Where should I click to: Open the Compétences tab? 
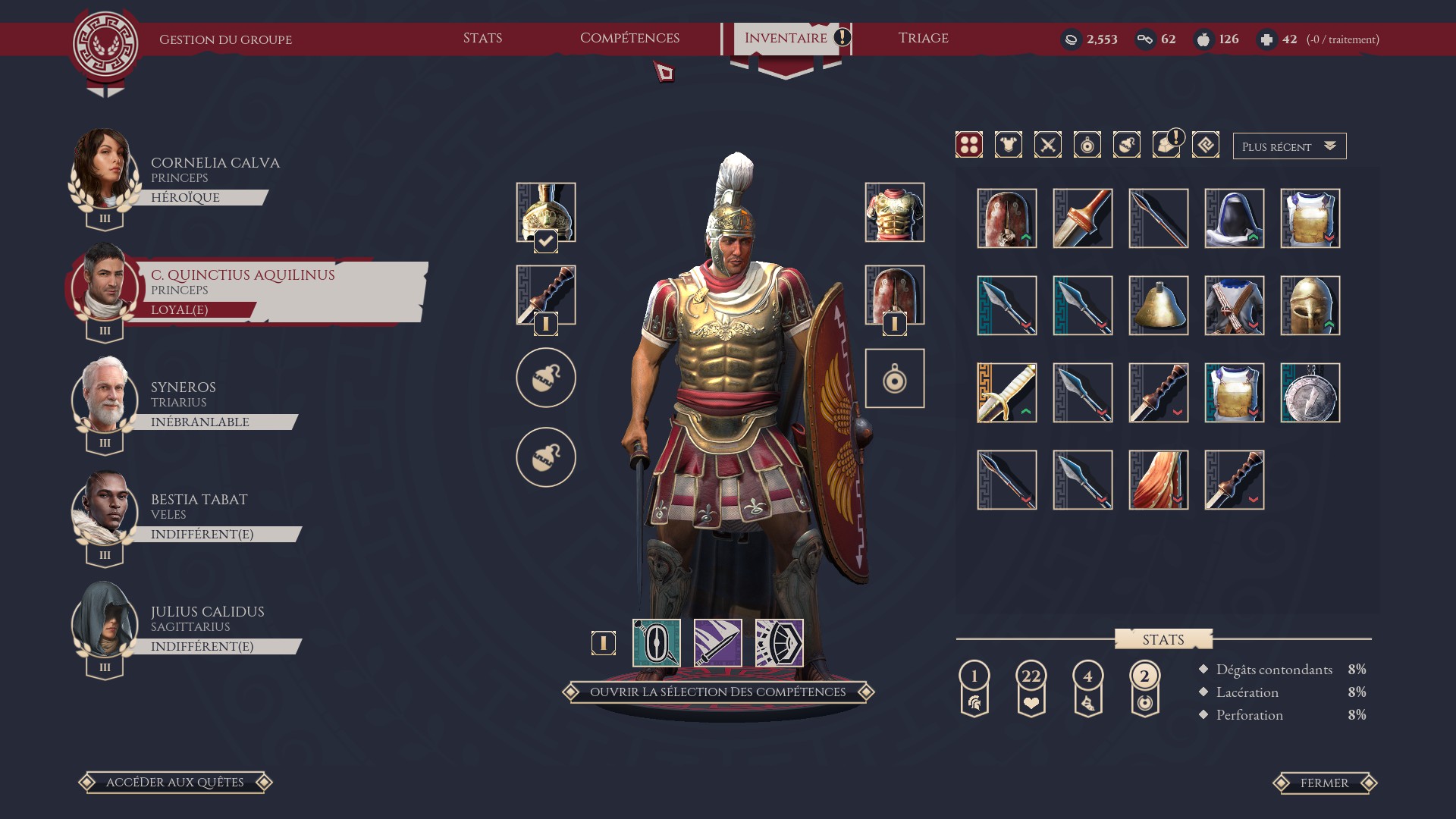(x=629, y=38)
